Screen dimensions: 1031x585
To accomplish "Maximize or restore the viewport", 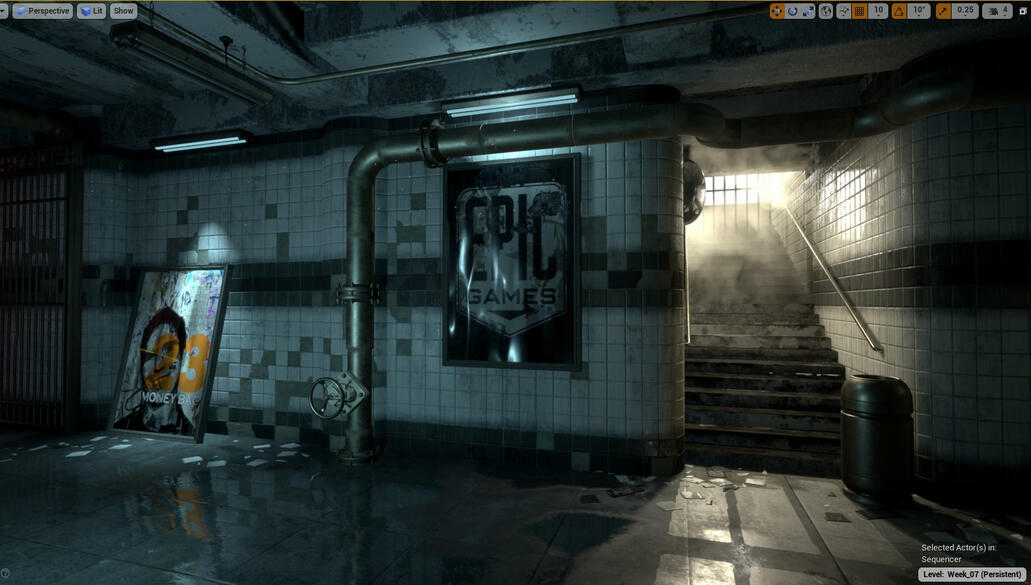I will pyautogui.click(x=1022, y=11).
